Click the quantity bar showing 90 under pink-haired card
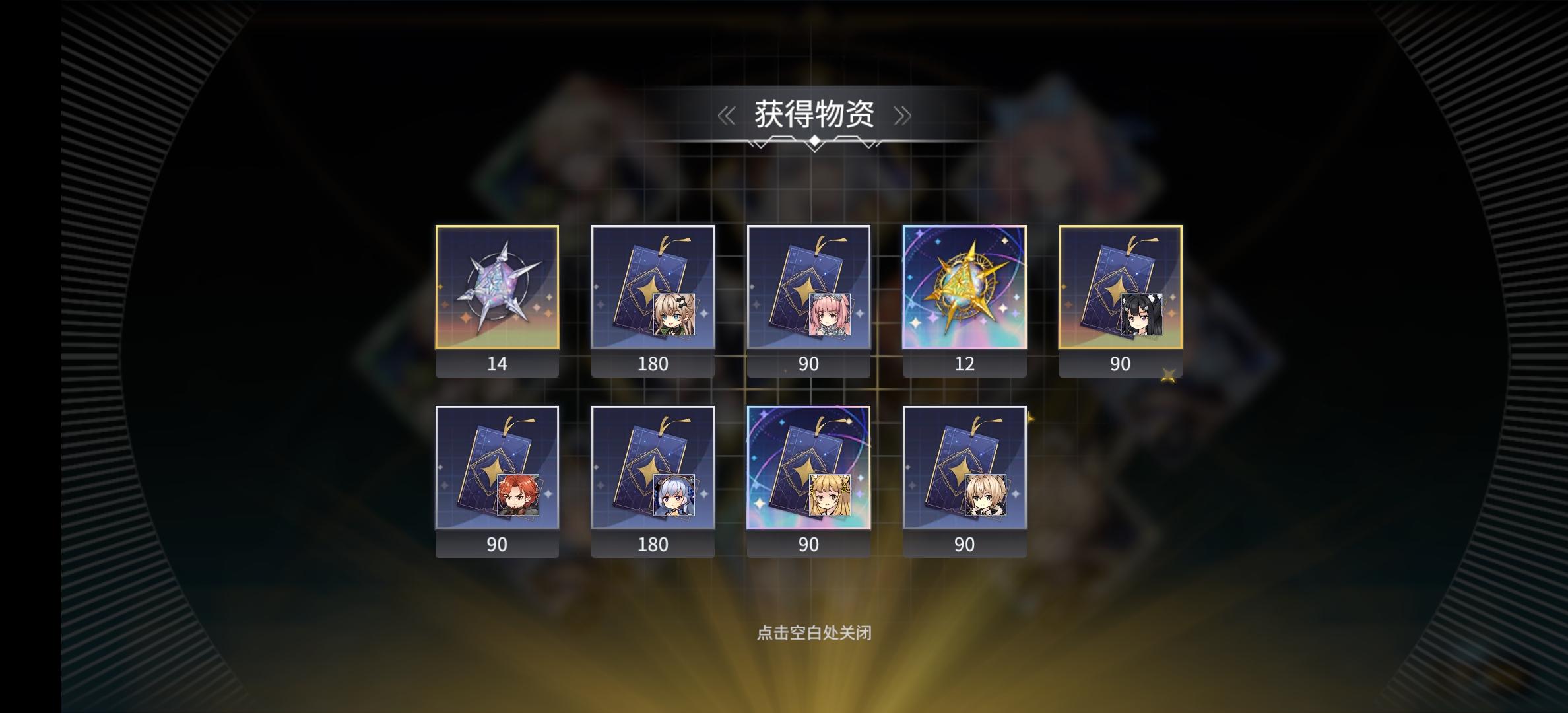1568x713 pixels. click(808, 363)
